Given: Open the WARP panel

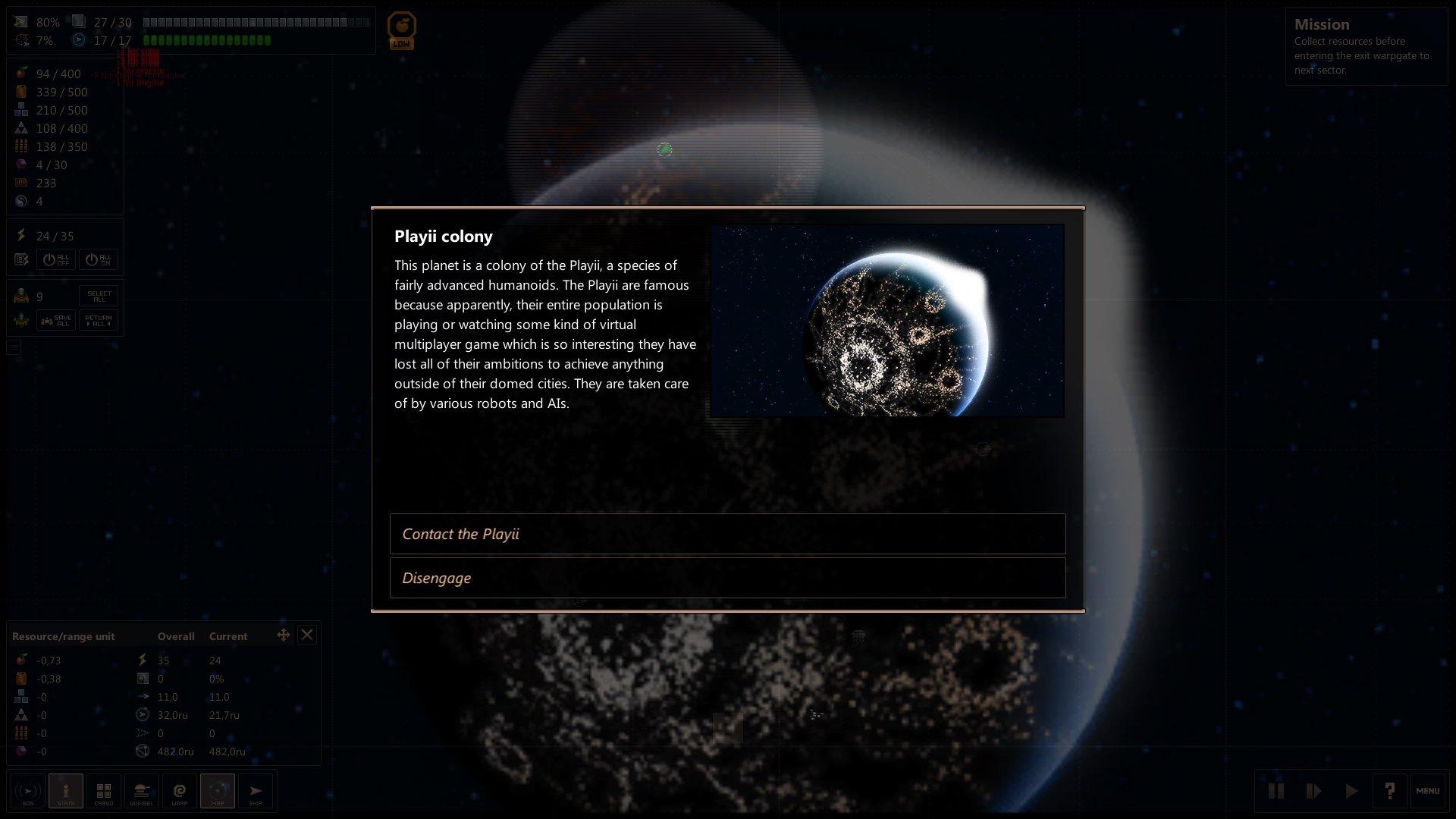Looking at the screenshot, I should (x=180, y=791).
